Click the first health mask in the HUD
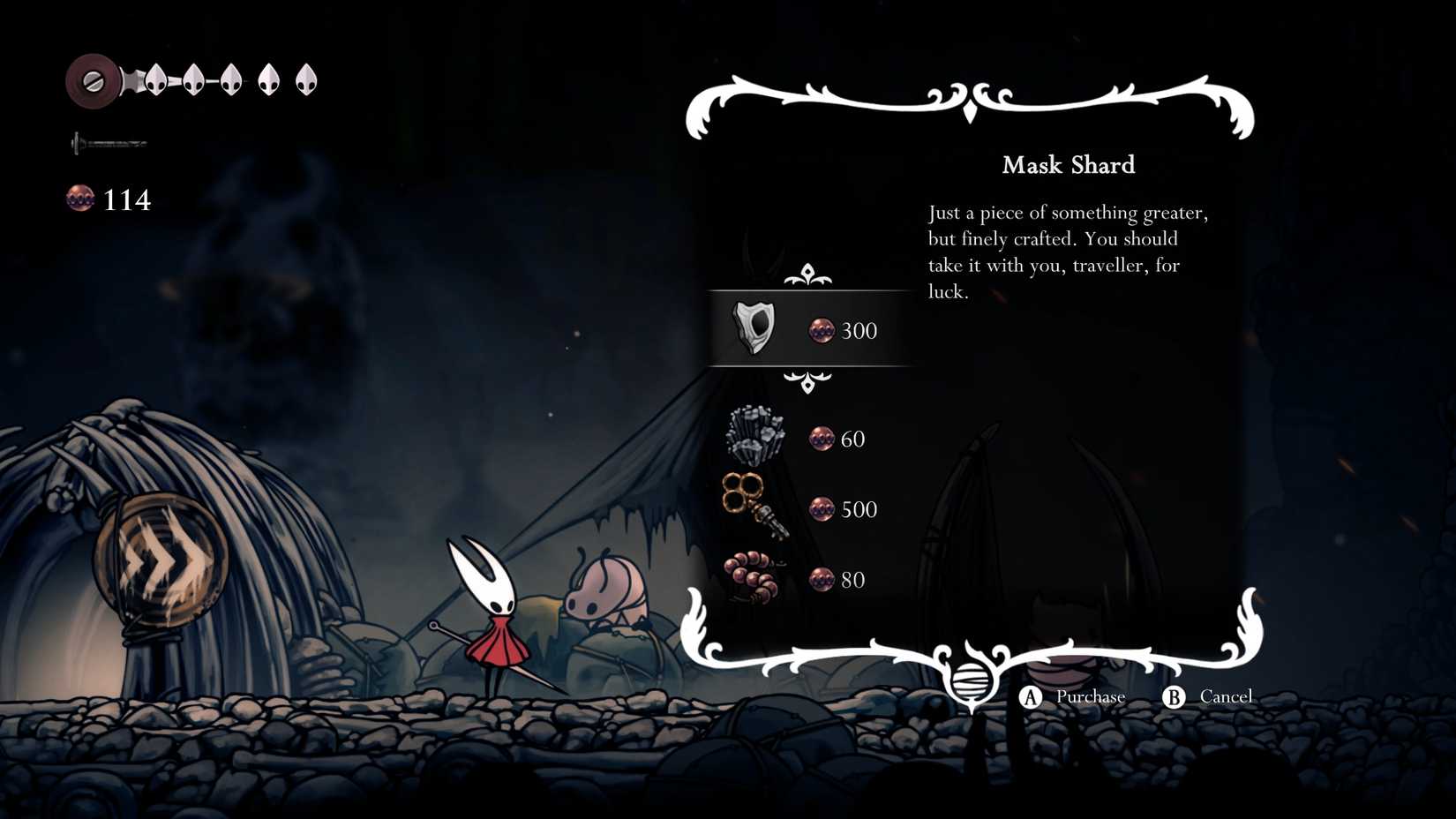This screenshot has height=819, width=1456. click(154, 79)
